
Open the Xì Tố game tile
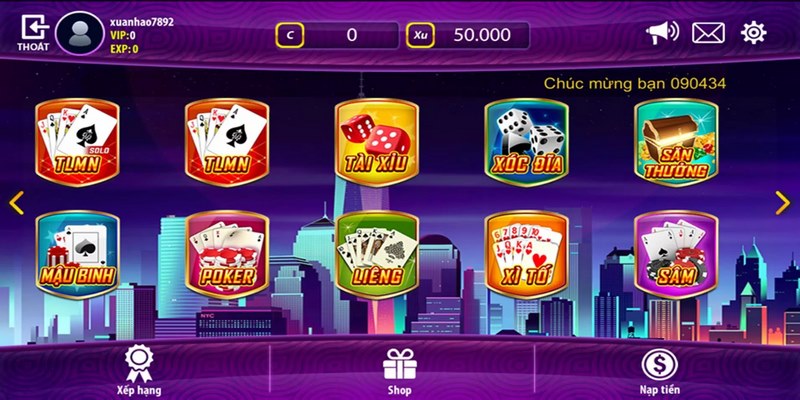(525, 253)
